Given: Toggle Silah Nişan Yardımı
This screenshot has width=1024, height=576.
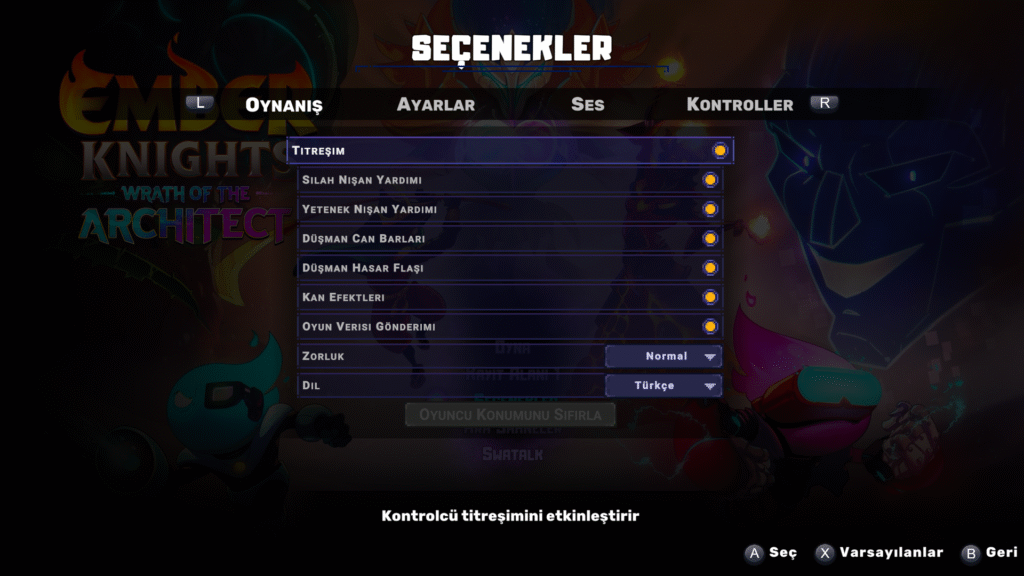Looking at the screenshot, I should (710, 180).
